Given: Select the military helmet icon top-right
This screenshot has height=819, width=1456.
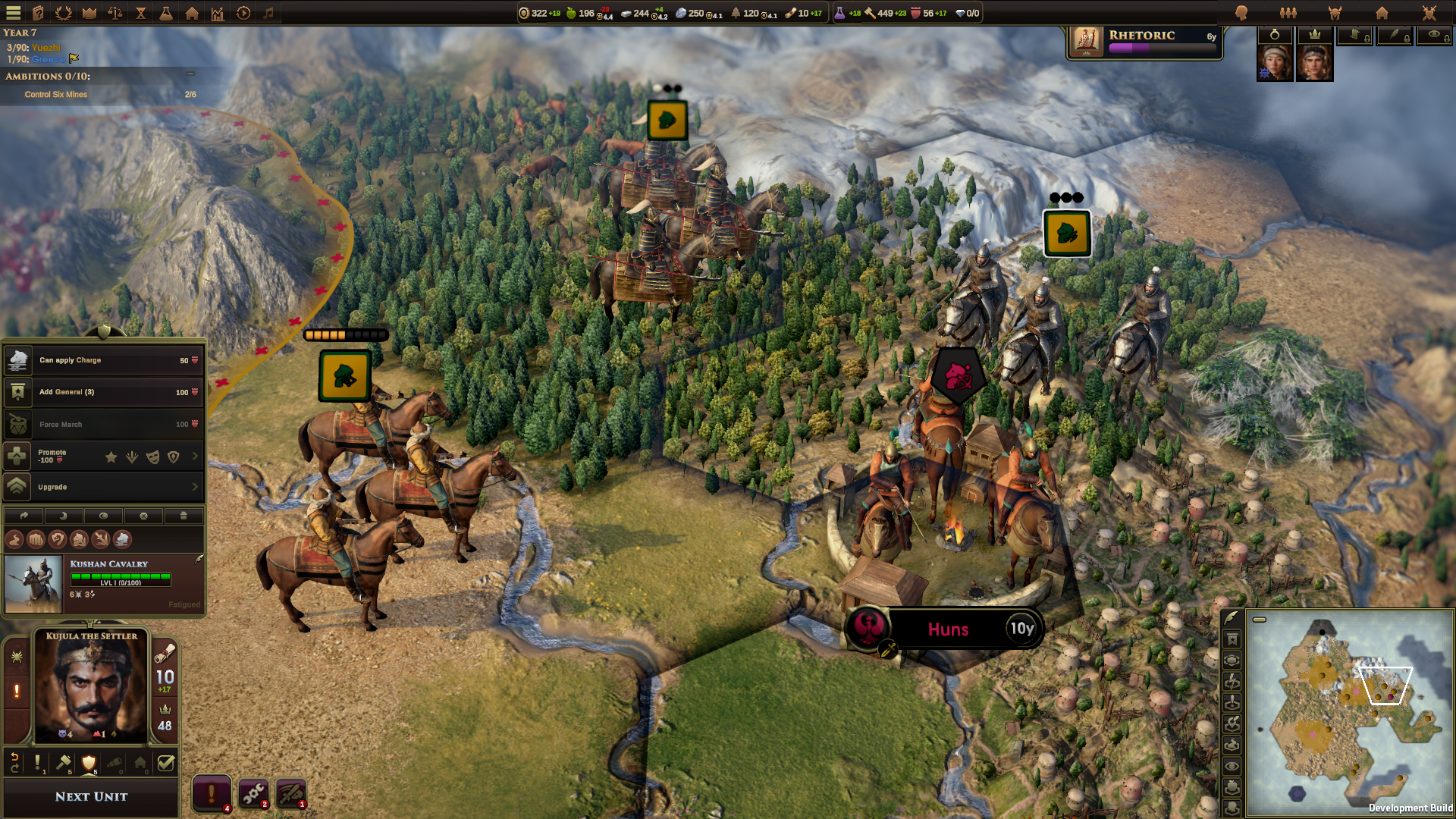Looking at the screenshot, I should tap(1335, 13).
